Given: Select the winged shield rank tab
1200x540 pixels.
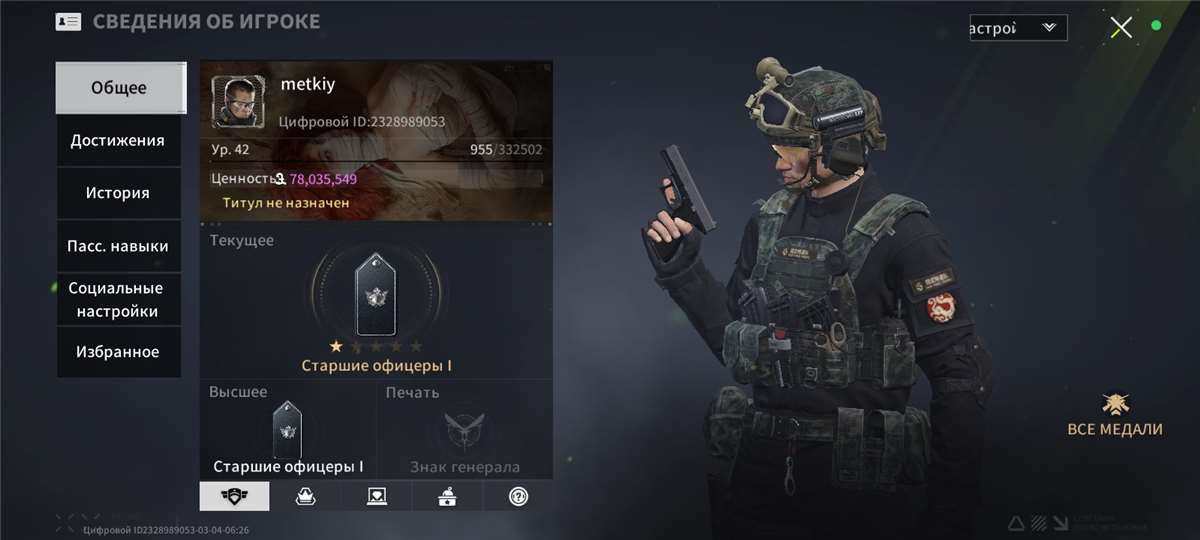Looking at the screenshot, I should point(235,496).
